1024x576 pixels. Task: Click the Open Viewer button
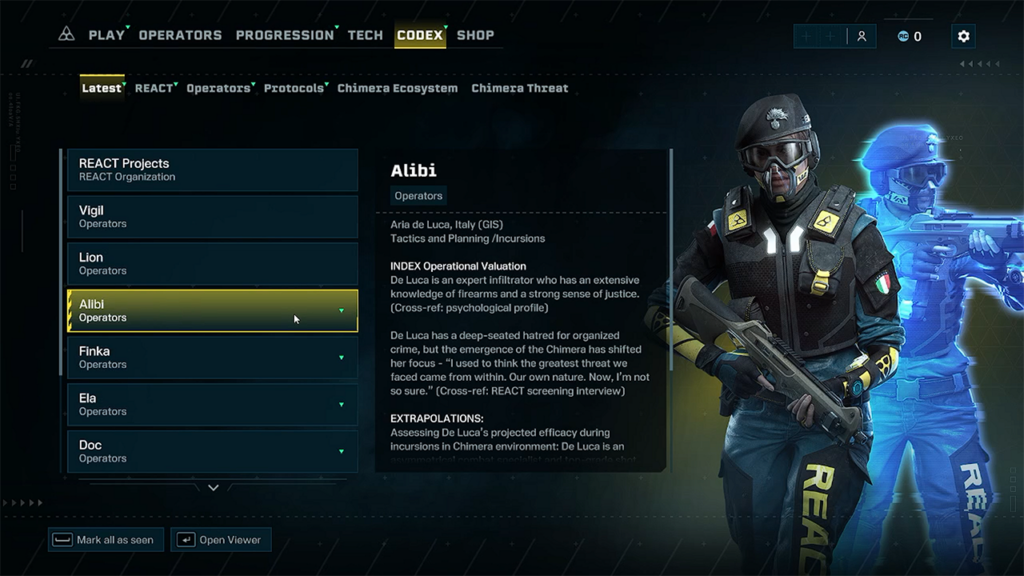pos(220,540)
